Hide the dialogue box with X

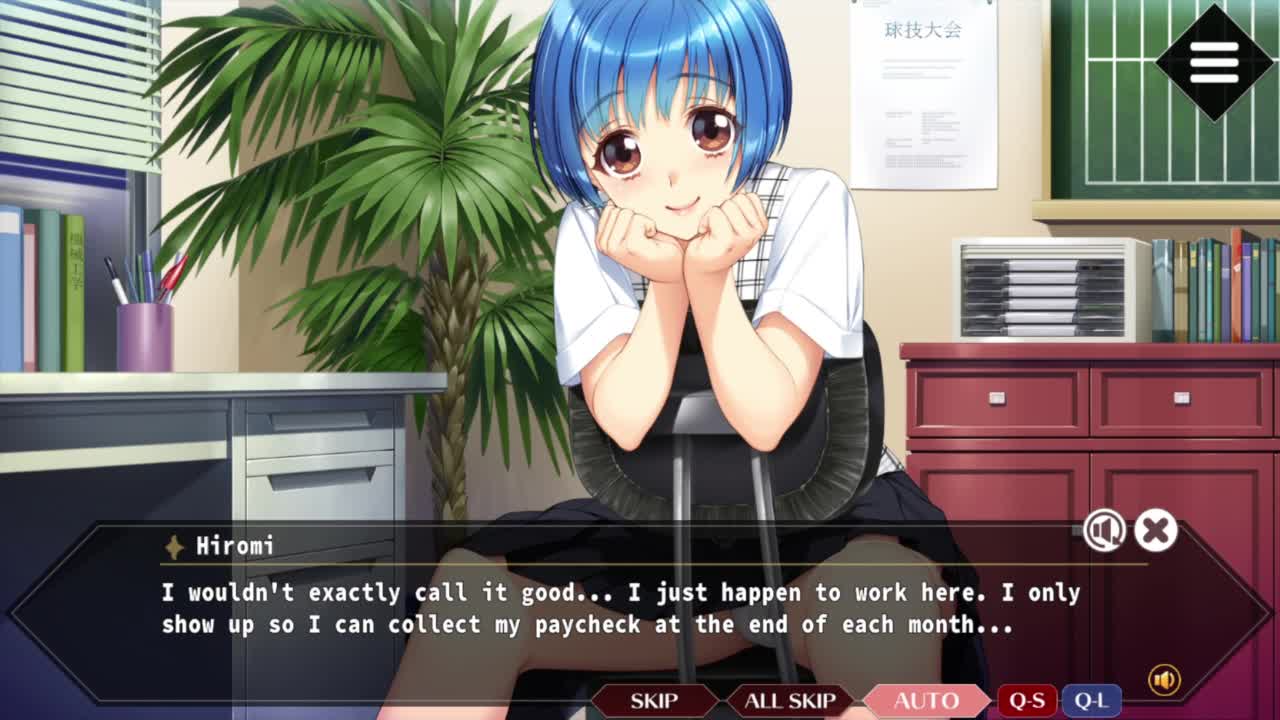1156,531
